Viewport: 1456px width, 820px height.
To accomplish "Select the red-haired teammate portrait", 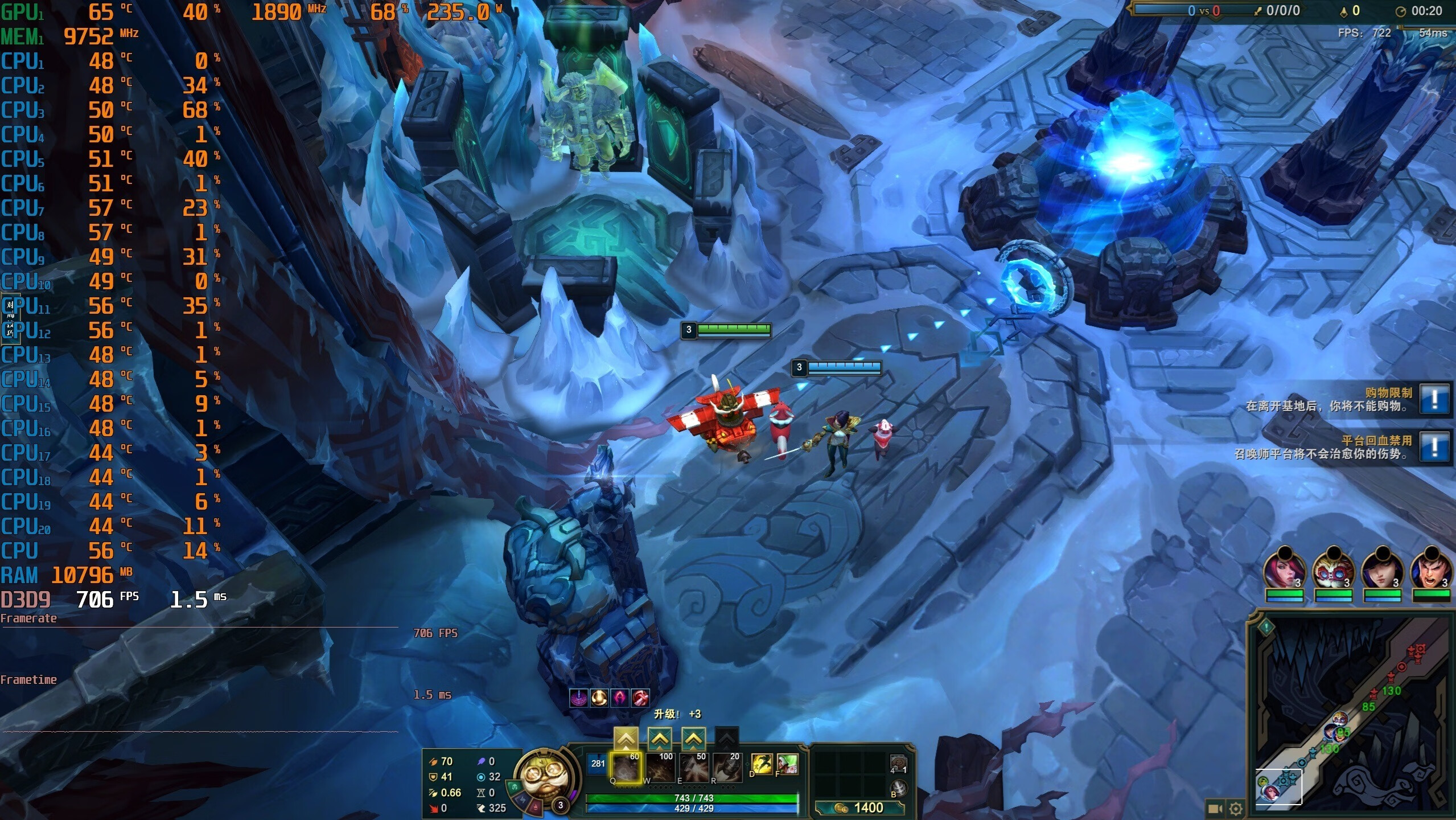I will (1284, 568).
